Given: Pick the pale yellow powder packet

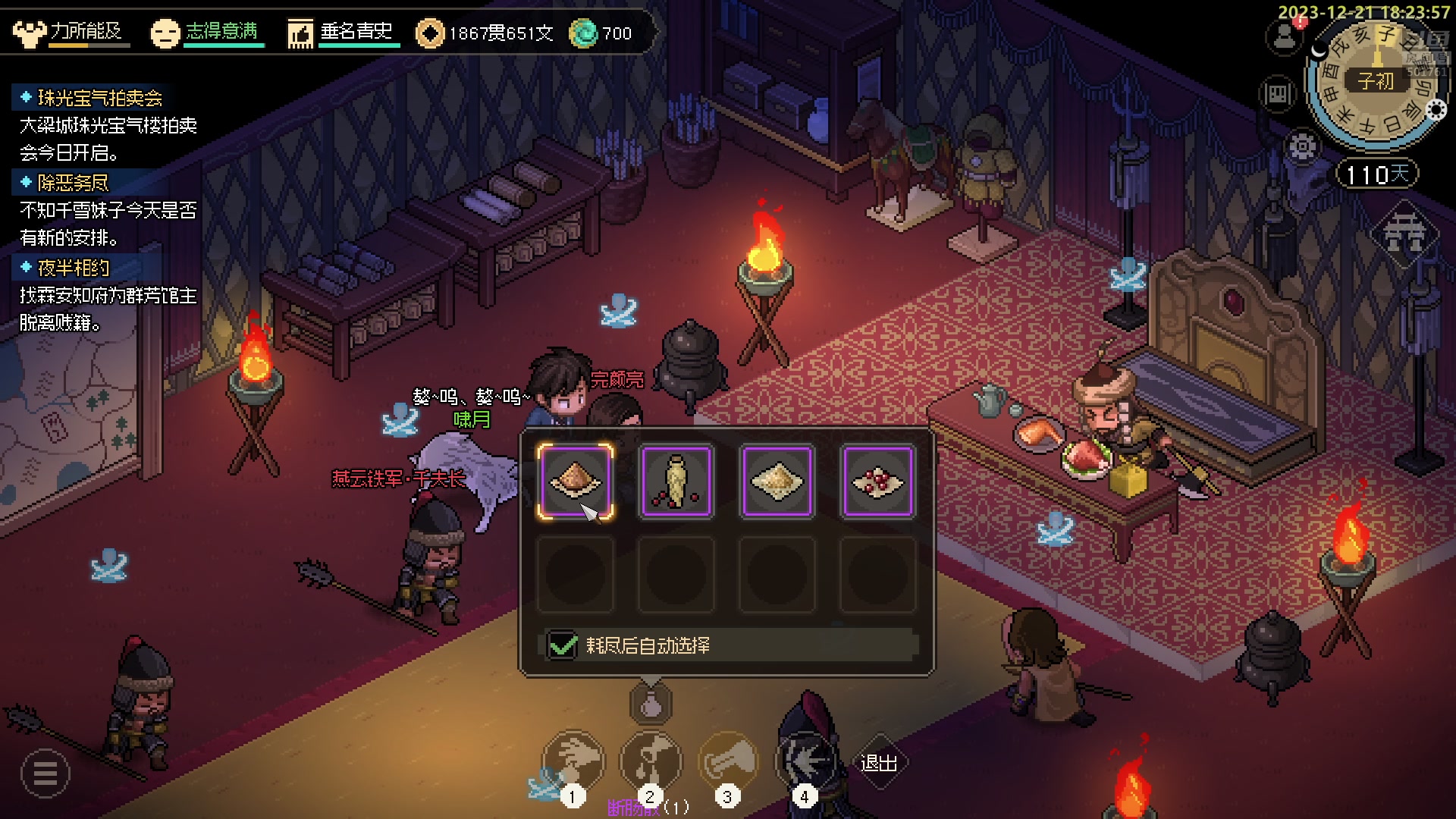Looking at the screenshot, I should 777,482.
